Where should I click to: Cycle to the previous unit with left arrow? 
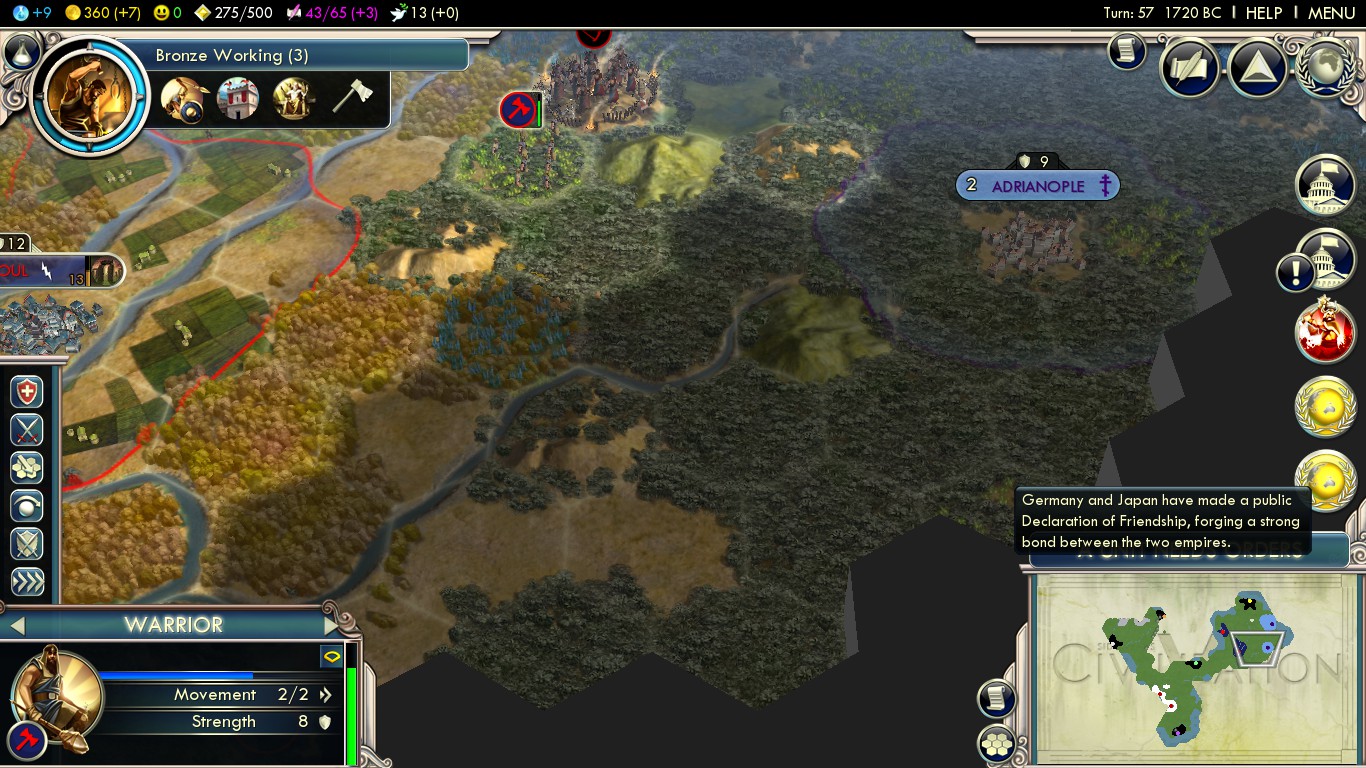16,625
